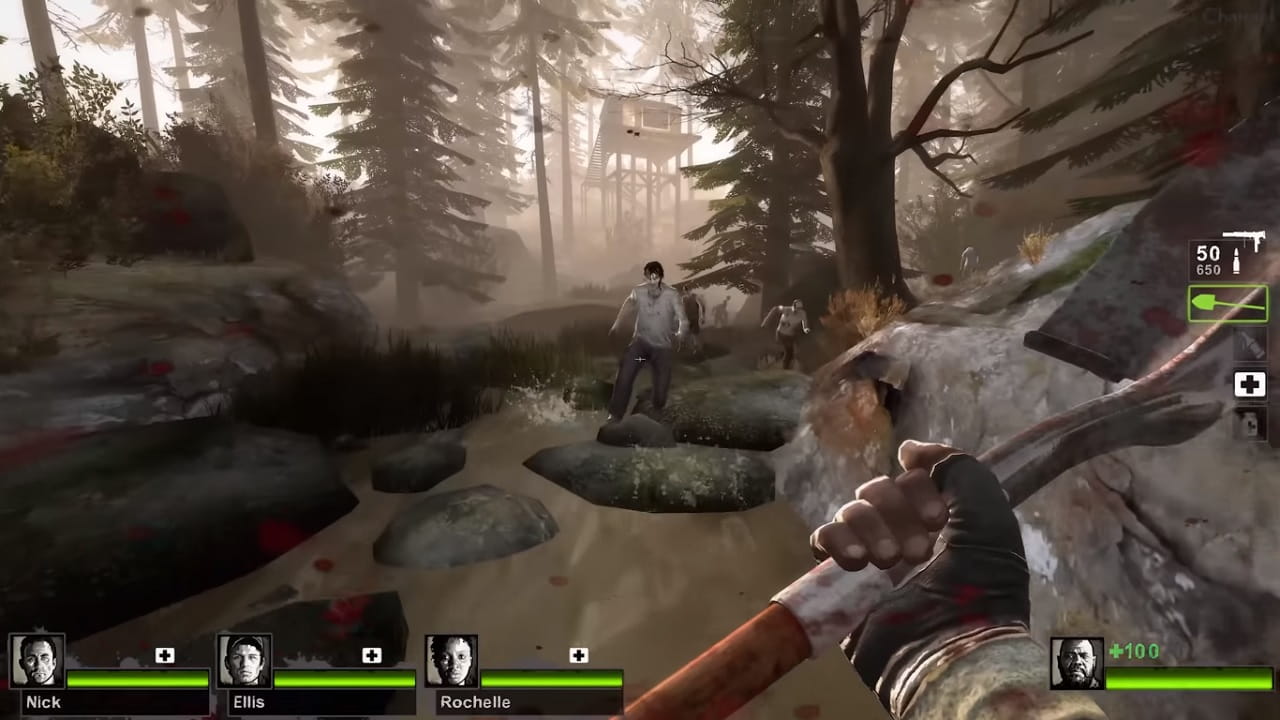The width and height of the screenshot is (1280, 720).
Task: Select Nick's character portrait
Action: pos(38,662)
